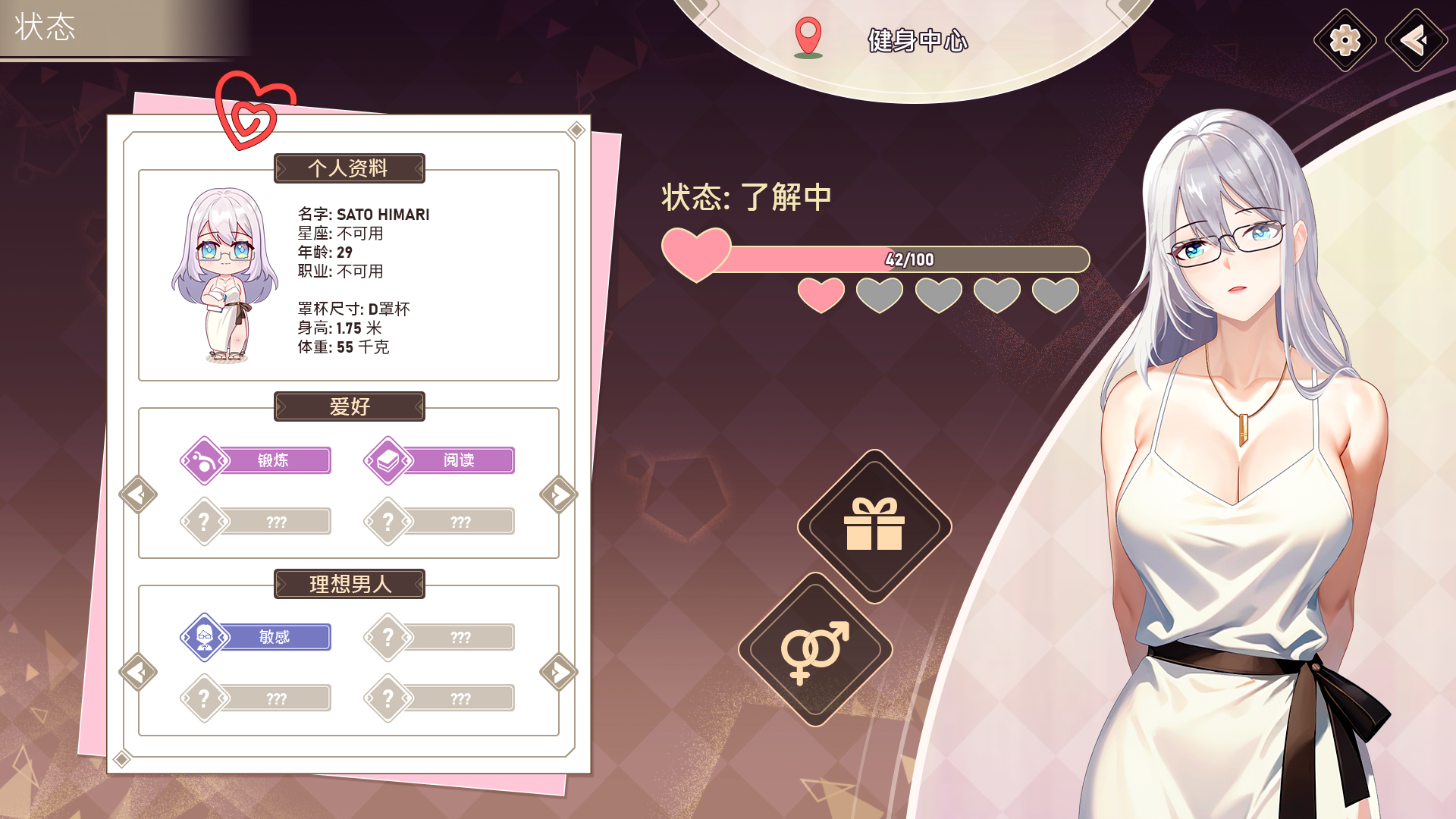Toggle the last gray heart indicator
Screen dimensions: 1456x819
(x=1055, y=294)
